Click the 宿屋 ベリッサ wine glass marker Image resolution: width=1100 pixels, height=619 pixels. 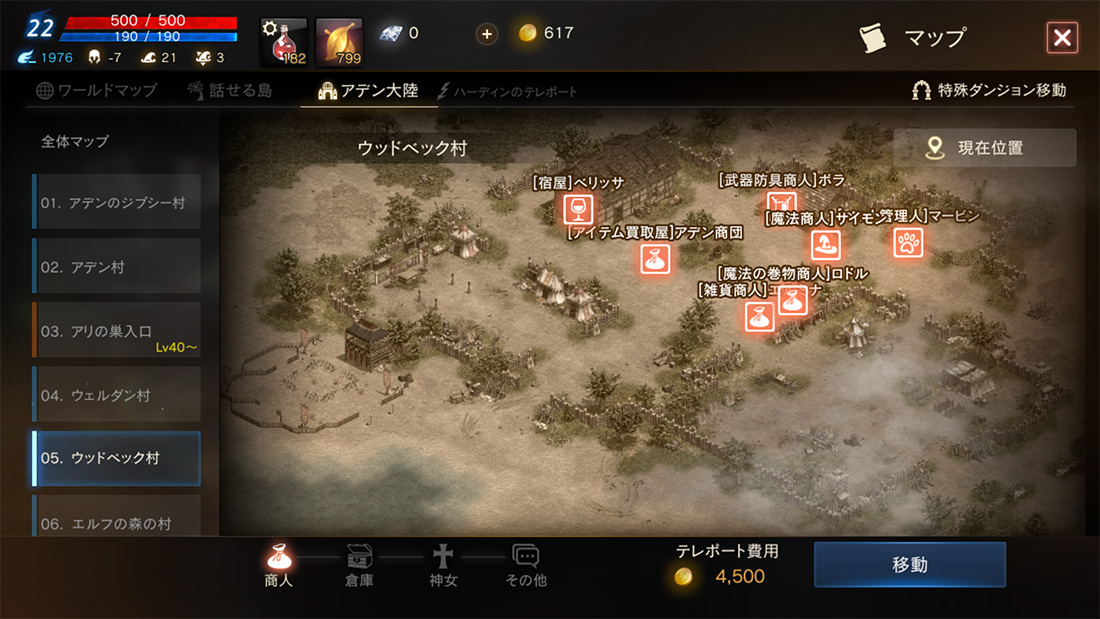pos(577,208)
